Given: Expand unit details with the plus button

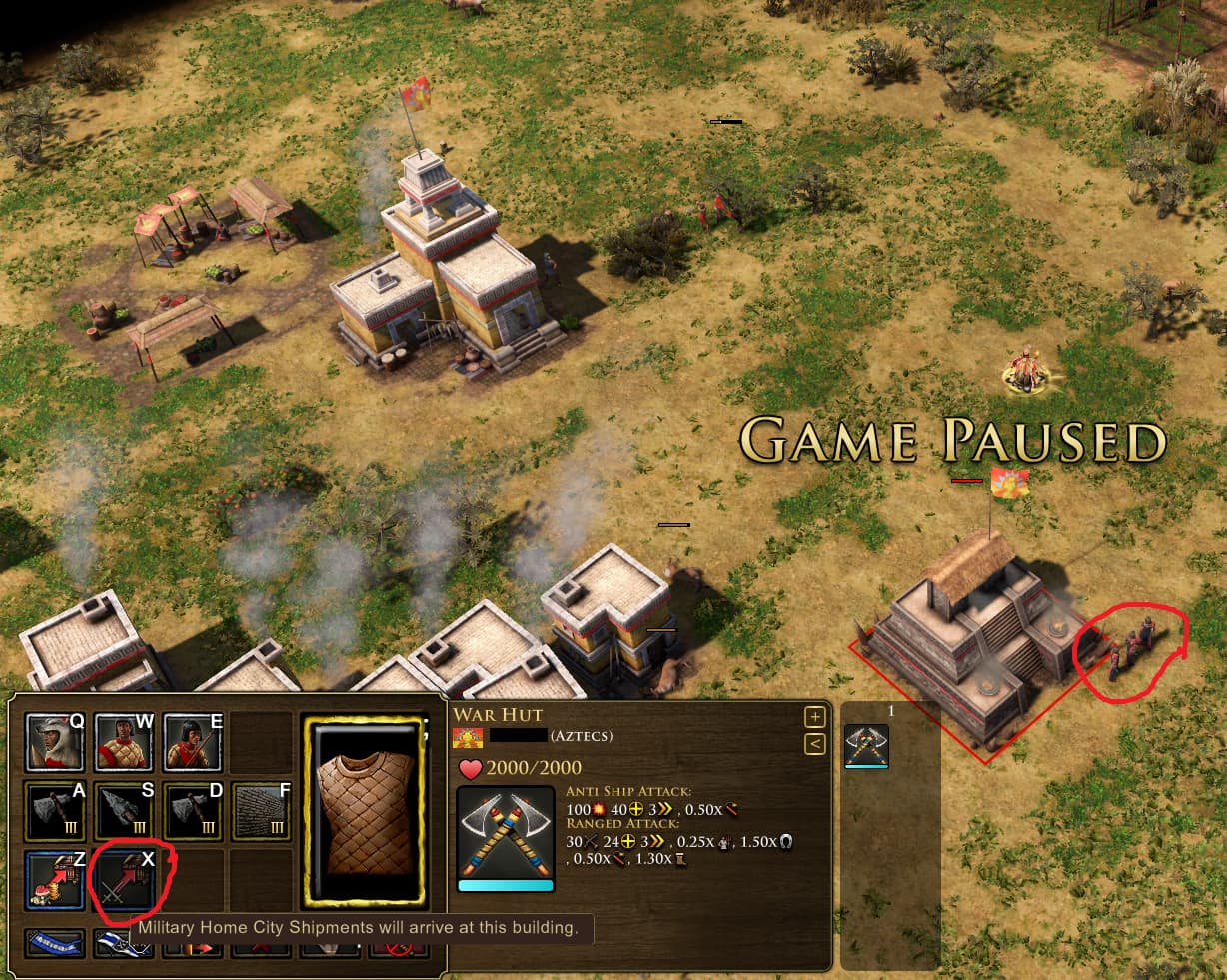Looking at the screenshot, I should coord(815,717).
